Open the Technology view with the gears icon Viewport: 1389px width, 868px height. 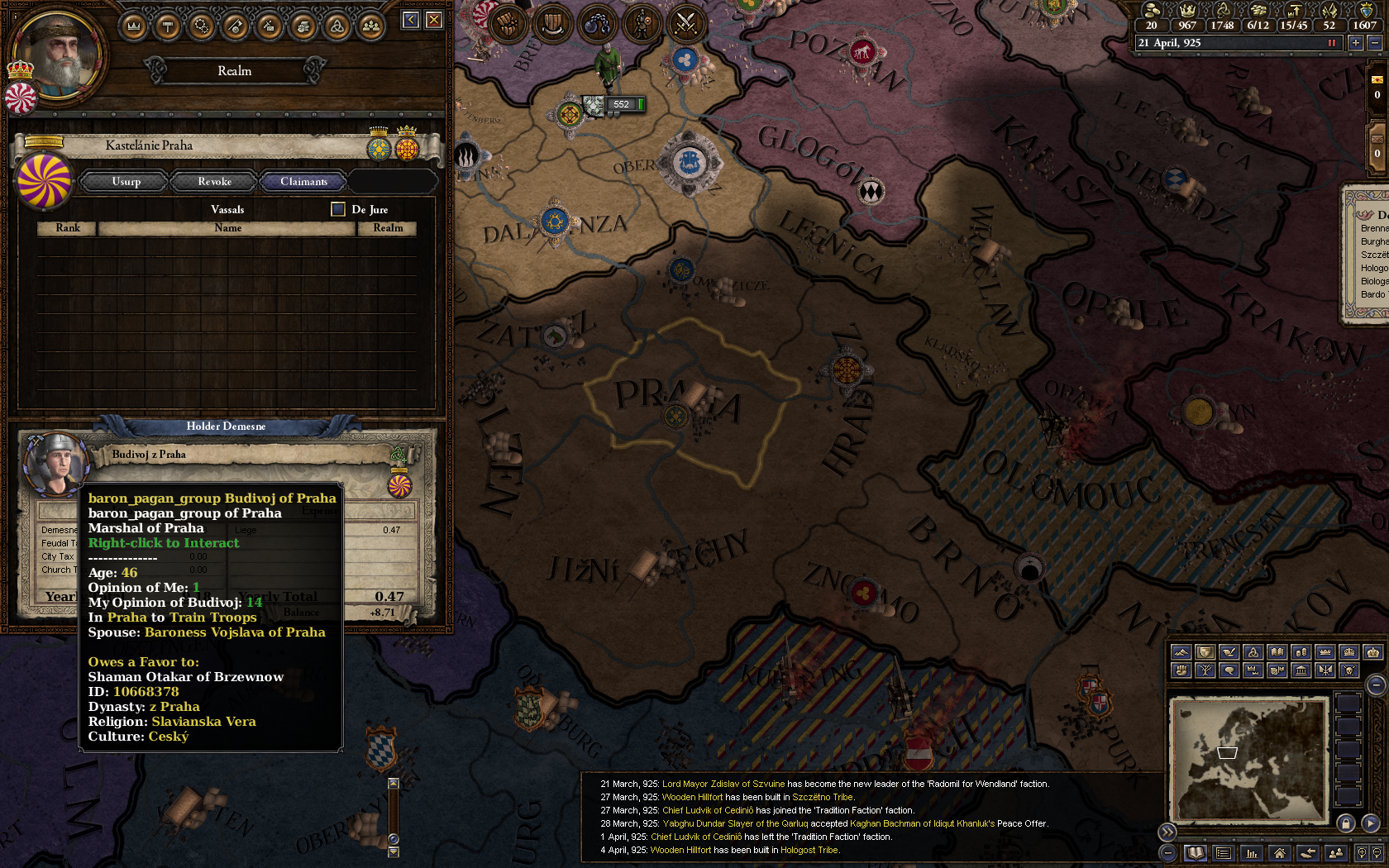pos(202,26)
